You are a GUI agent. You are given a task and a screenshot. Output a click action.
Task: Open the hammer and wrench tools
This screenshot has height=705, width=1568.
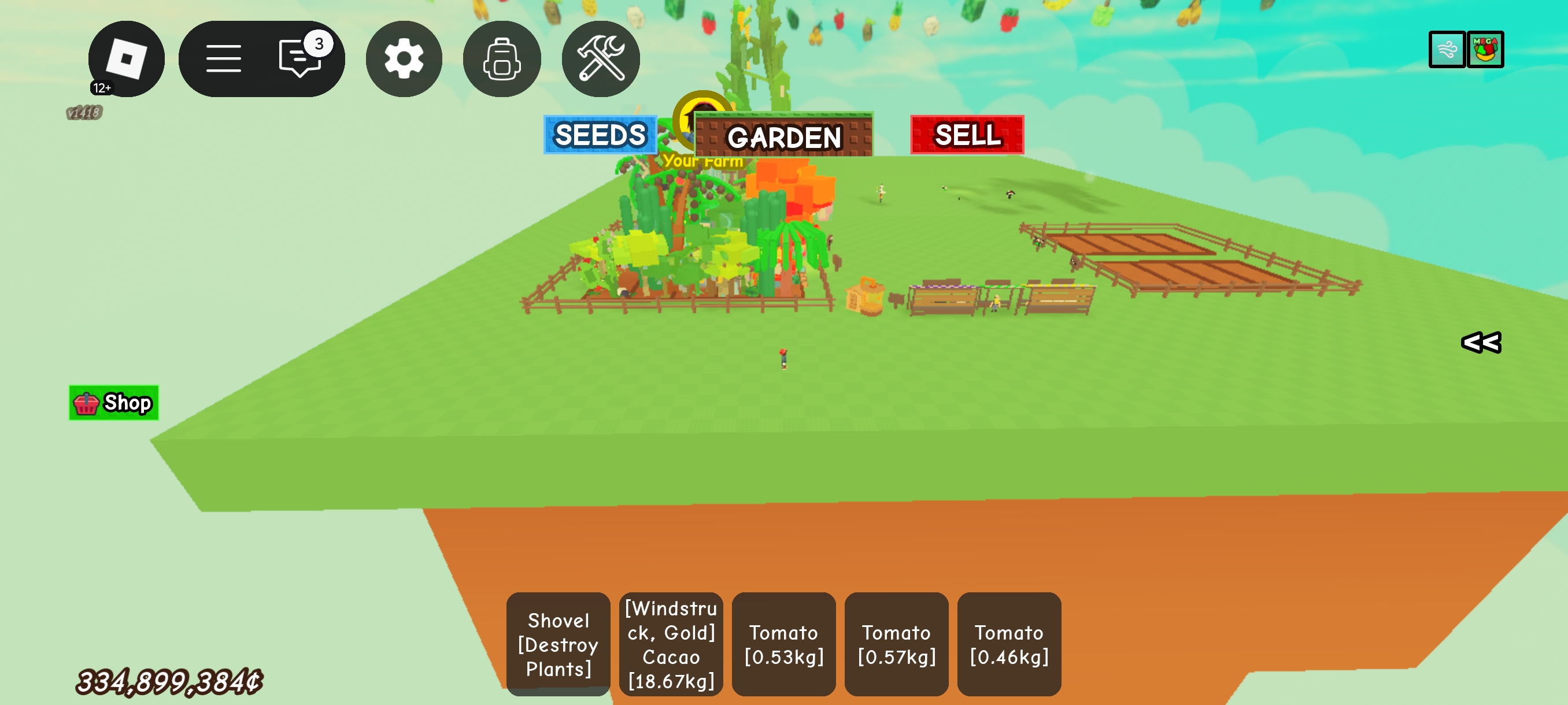600,59
